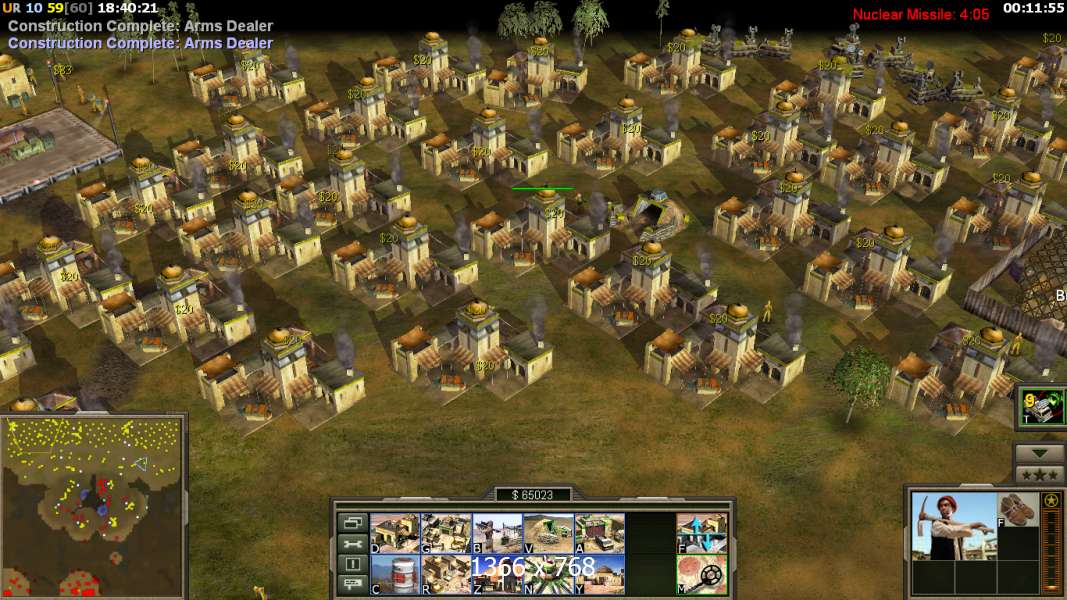Place a Demo Trap barrel

click(x=394, y=574)
